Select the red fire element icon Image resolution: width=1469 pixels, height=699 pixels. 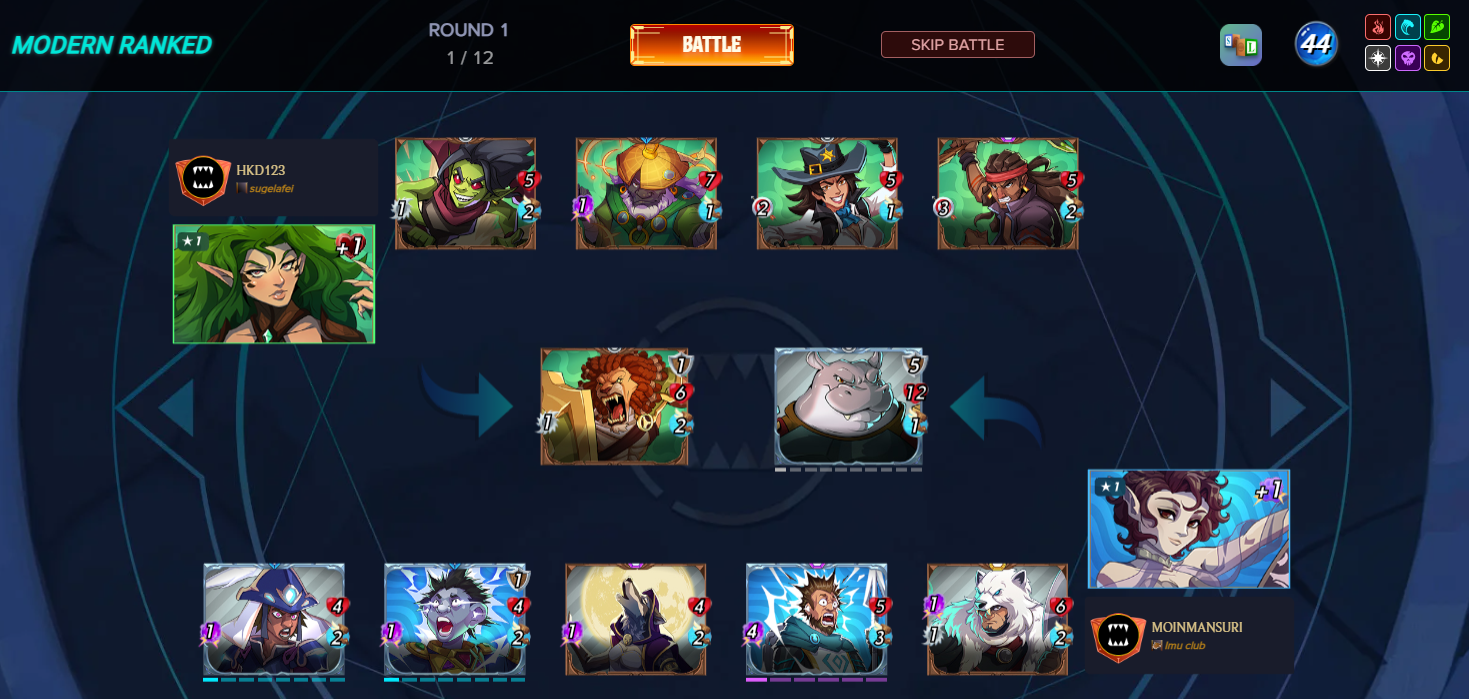point(1378,27)
